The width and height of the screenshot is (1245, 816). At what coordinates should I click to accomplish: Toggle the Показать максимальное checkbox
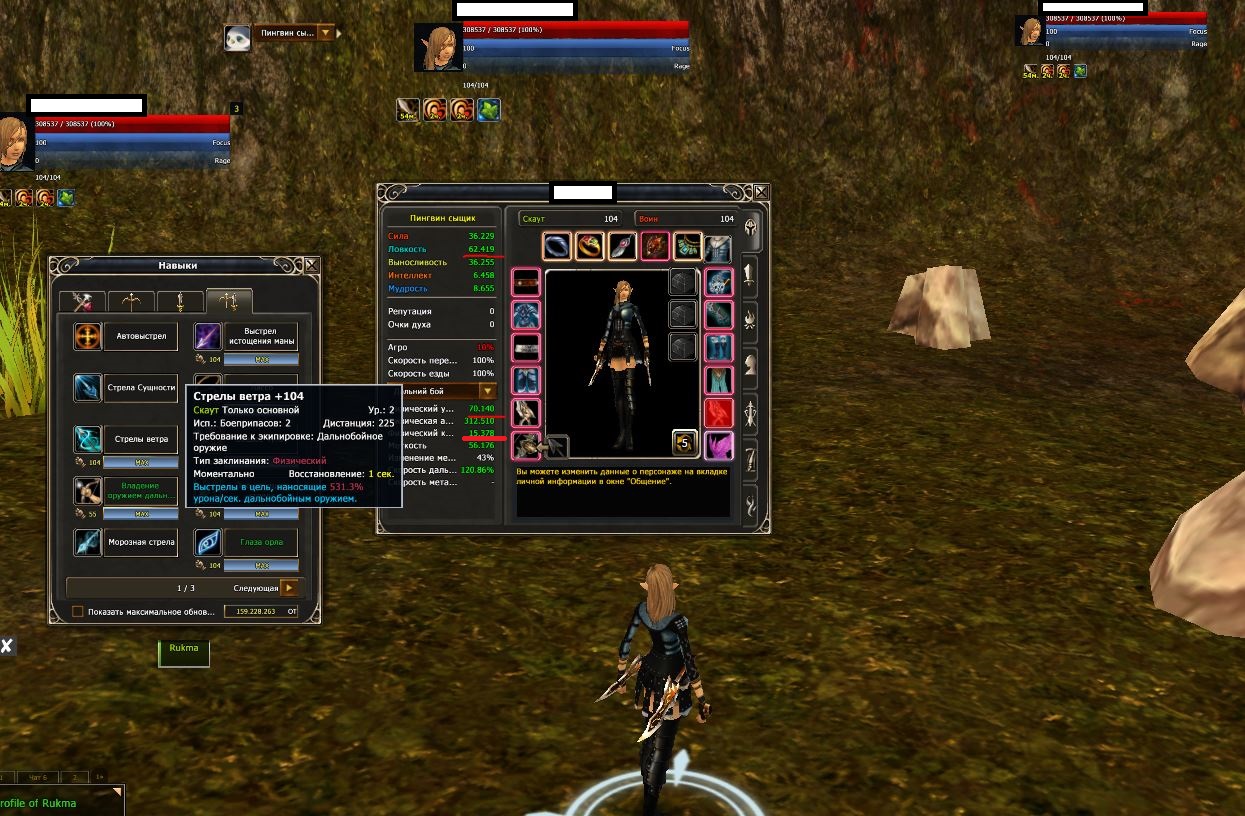click(x=78, y=611)
